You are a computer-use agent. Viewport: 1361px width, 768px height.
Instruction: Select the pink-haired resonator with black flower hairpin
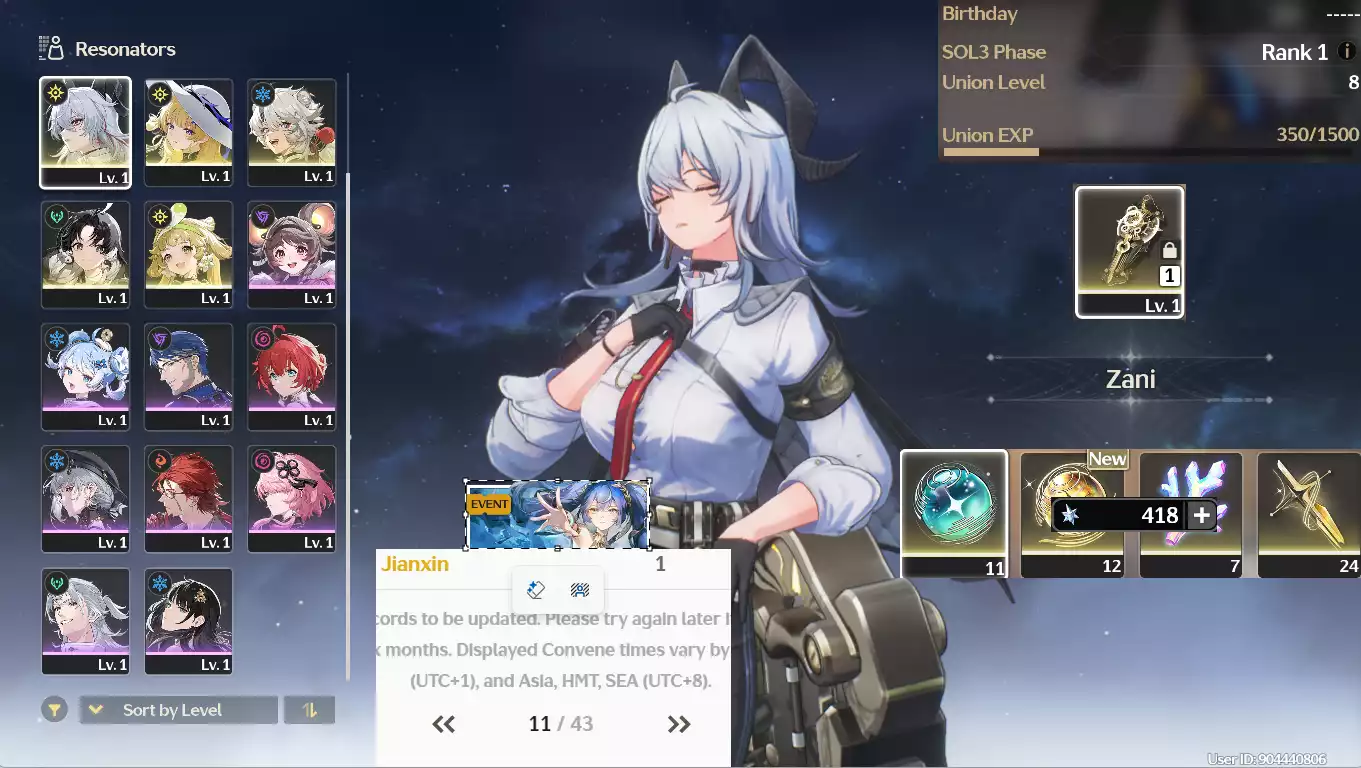[291, 498]
